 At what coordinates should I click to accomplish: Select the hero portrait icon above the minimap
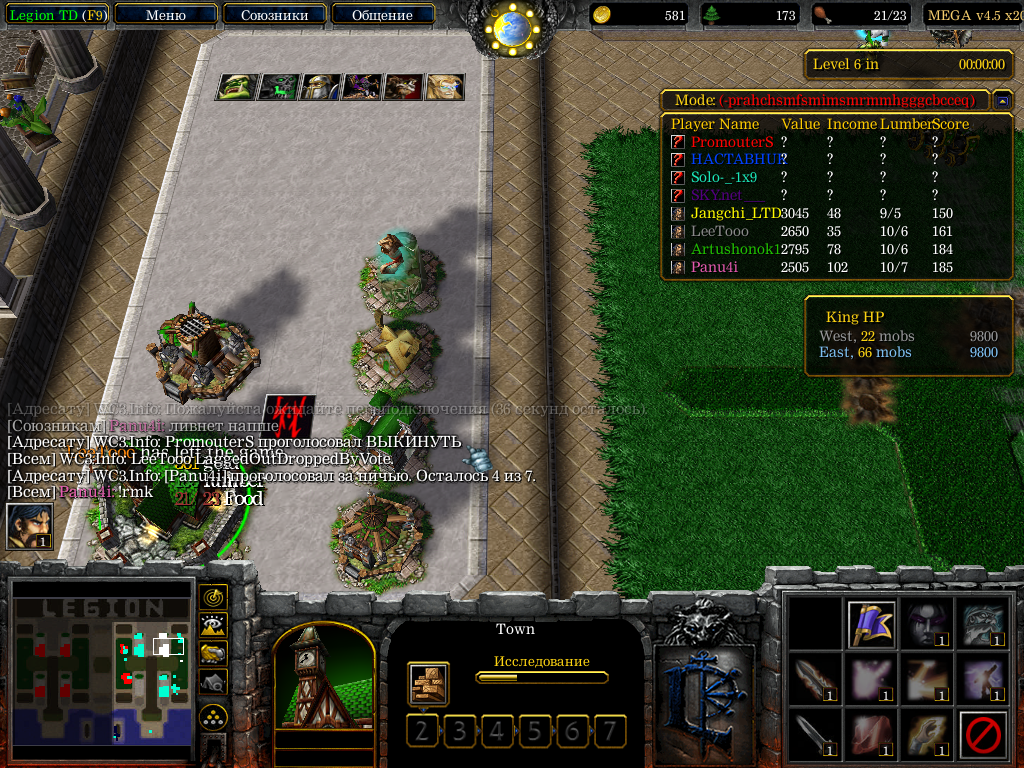point(29,526)
